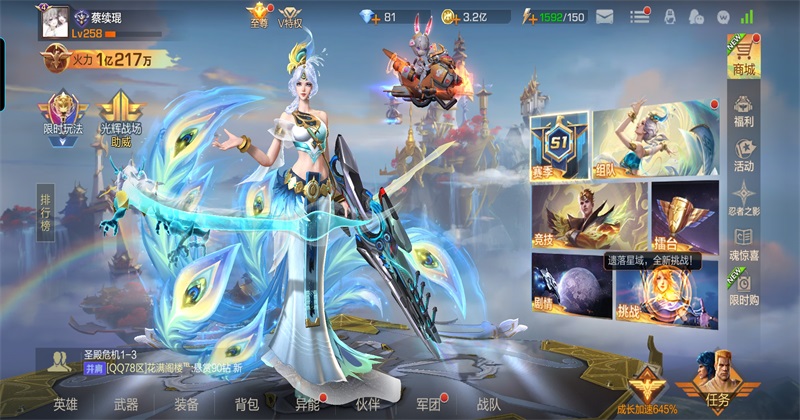This screenshot has height=420, width=800.
Task: Open the 排行榜 leaderboard
Action: click(44, 208)
